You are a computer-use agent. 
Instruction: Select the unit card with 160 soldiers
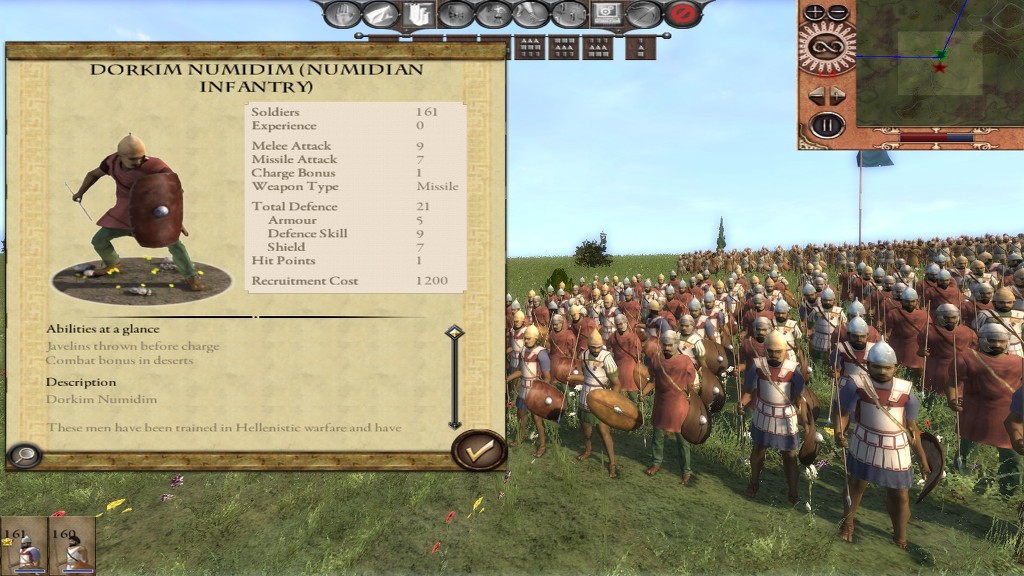[72, 546]
